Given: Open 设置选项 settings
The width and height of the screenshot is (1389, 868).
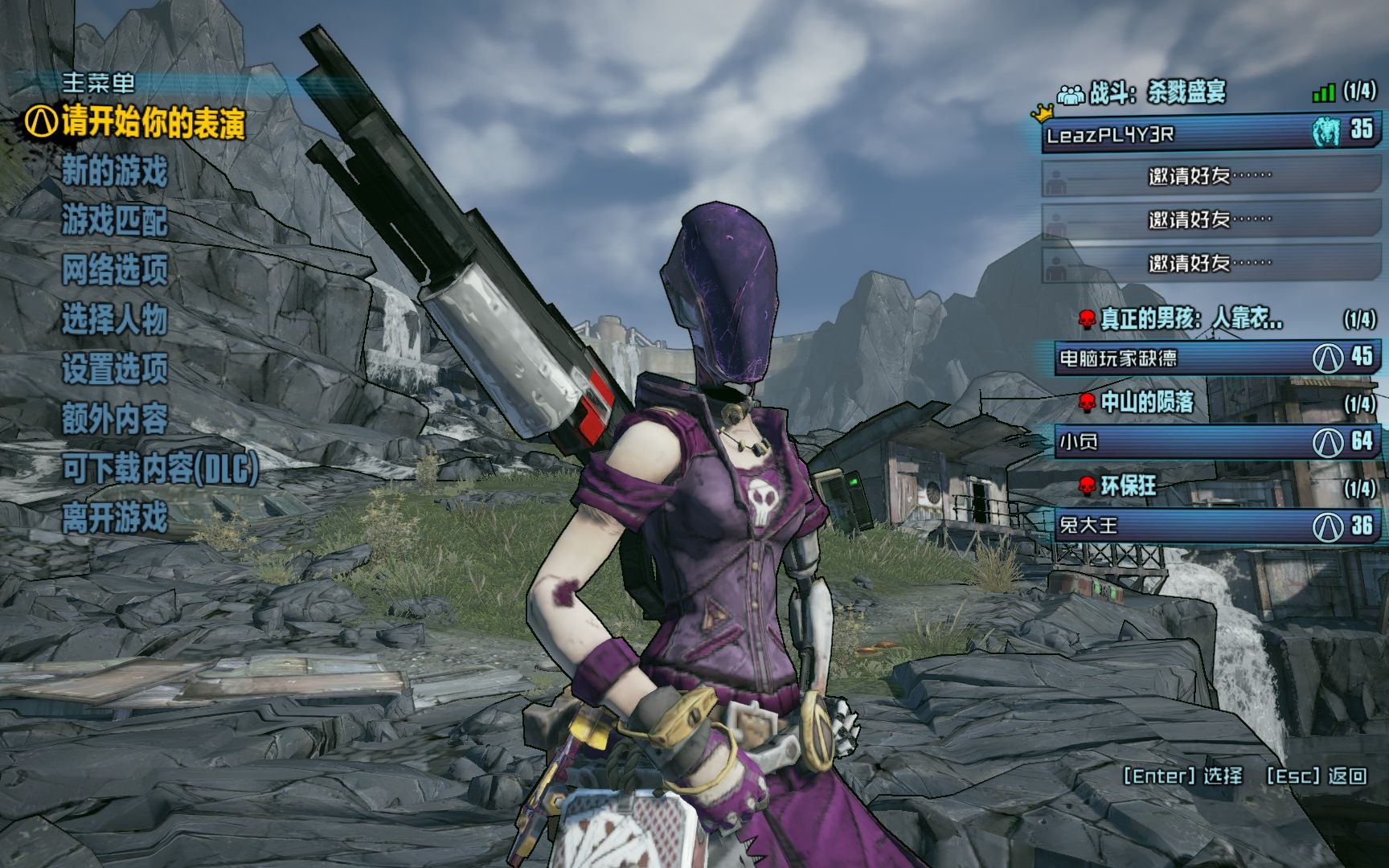Looking at the screenshot, I should coord(115,369).
